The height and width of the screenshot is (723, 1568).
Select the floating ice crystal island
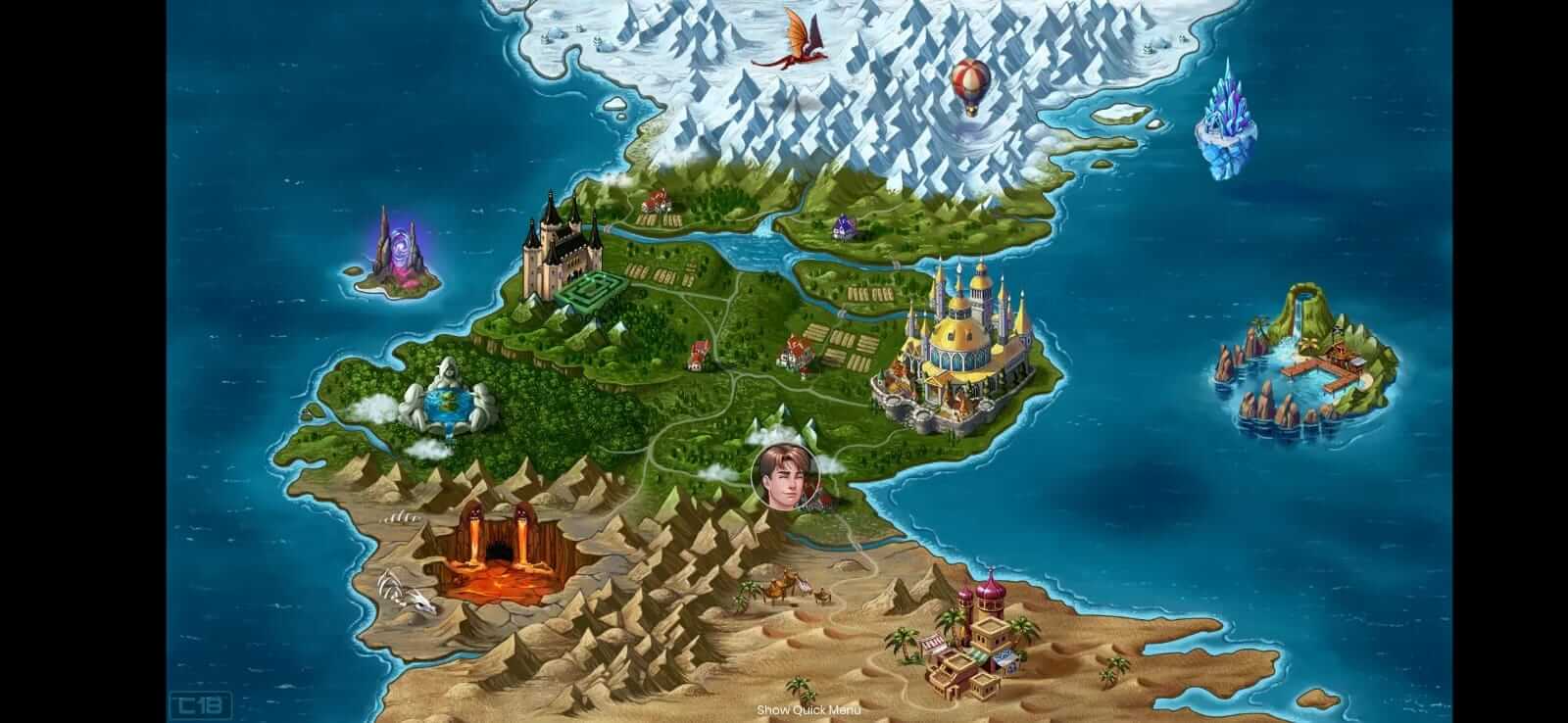(1227, 113)
